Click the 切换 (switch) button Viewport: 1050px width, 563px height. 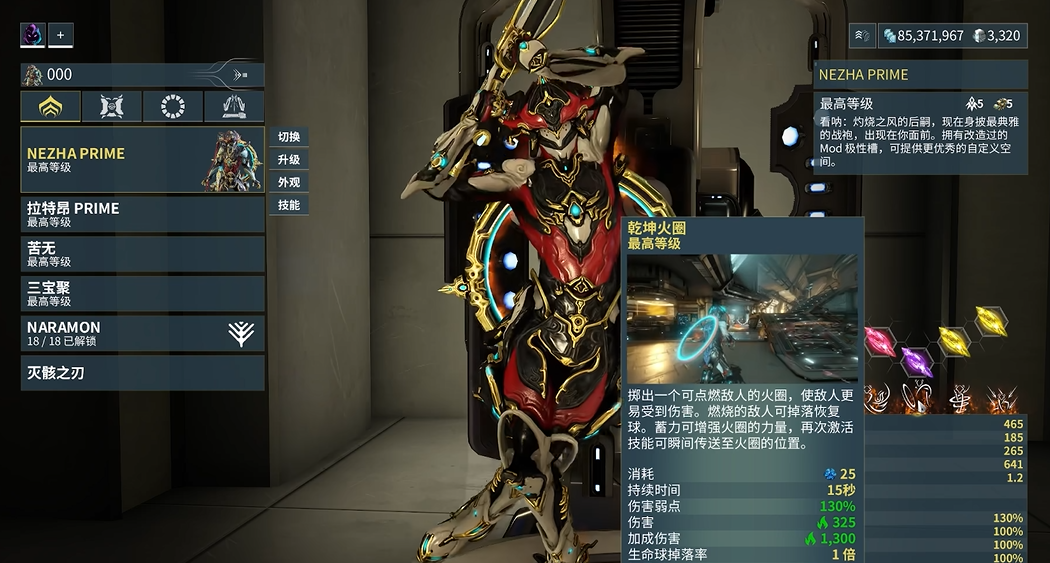point(289,137)
